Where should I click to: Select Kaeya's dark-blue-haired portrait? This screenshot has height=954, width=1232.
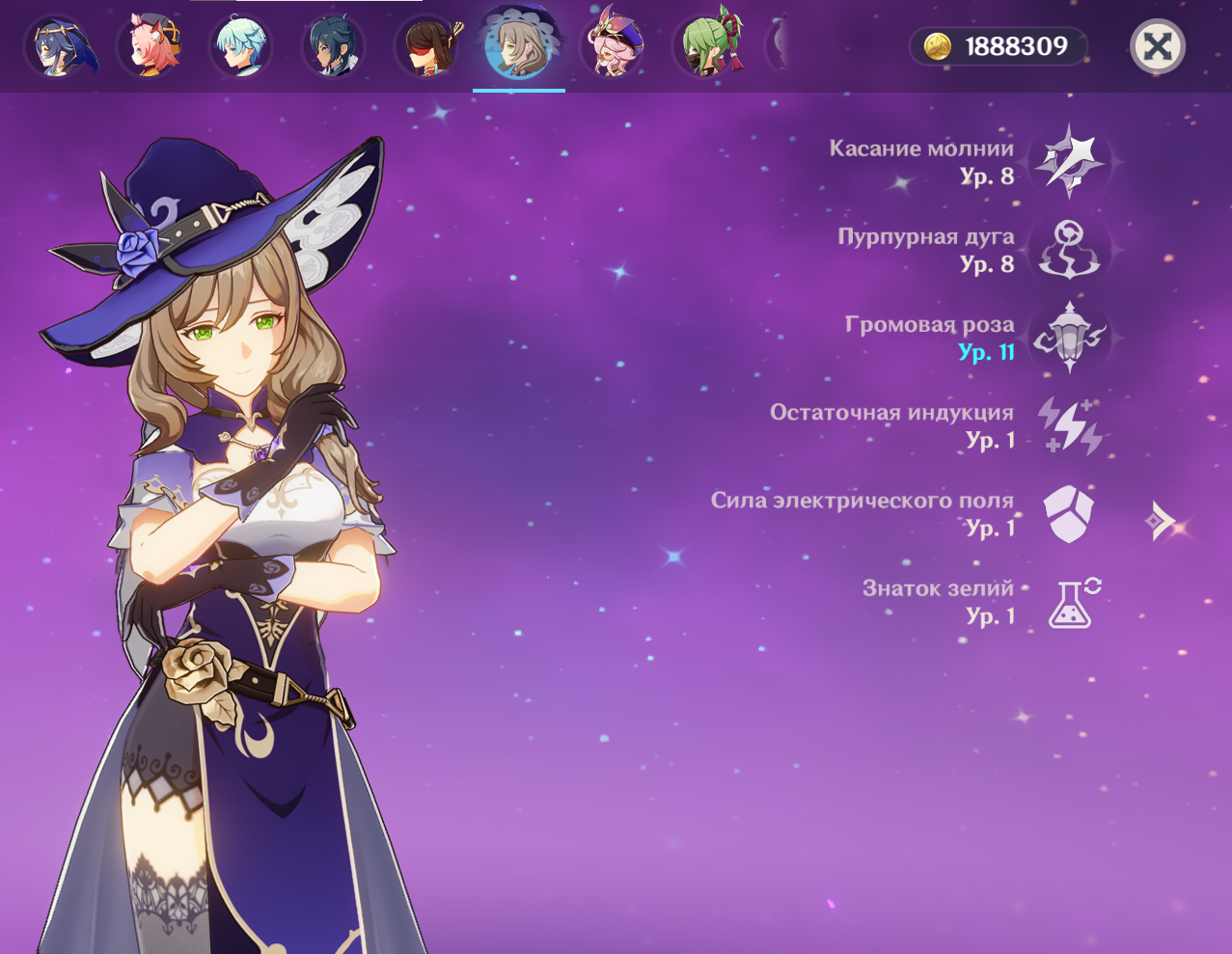[333, 46]
